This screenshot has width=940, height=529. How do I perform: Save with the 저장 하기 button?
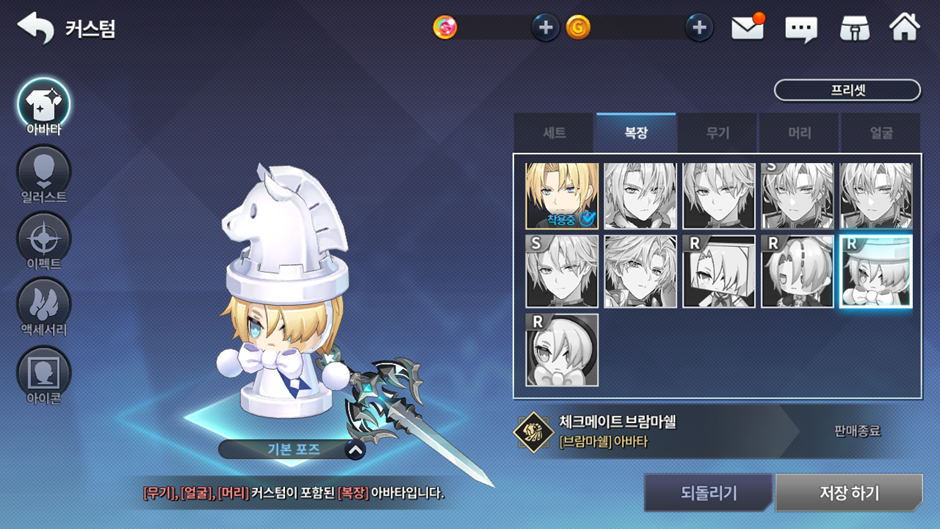(x=849, y=493)
